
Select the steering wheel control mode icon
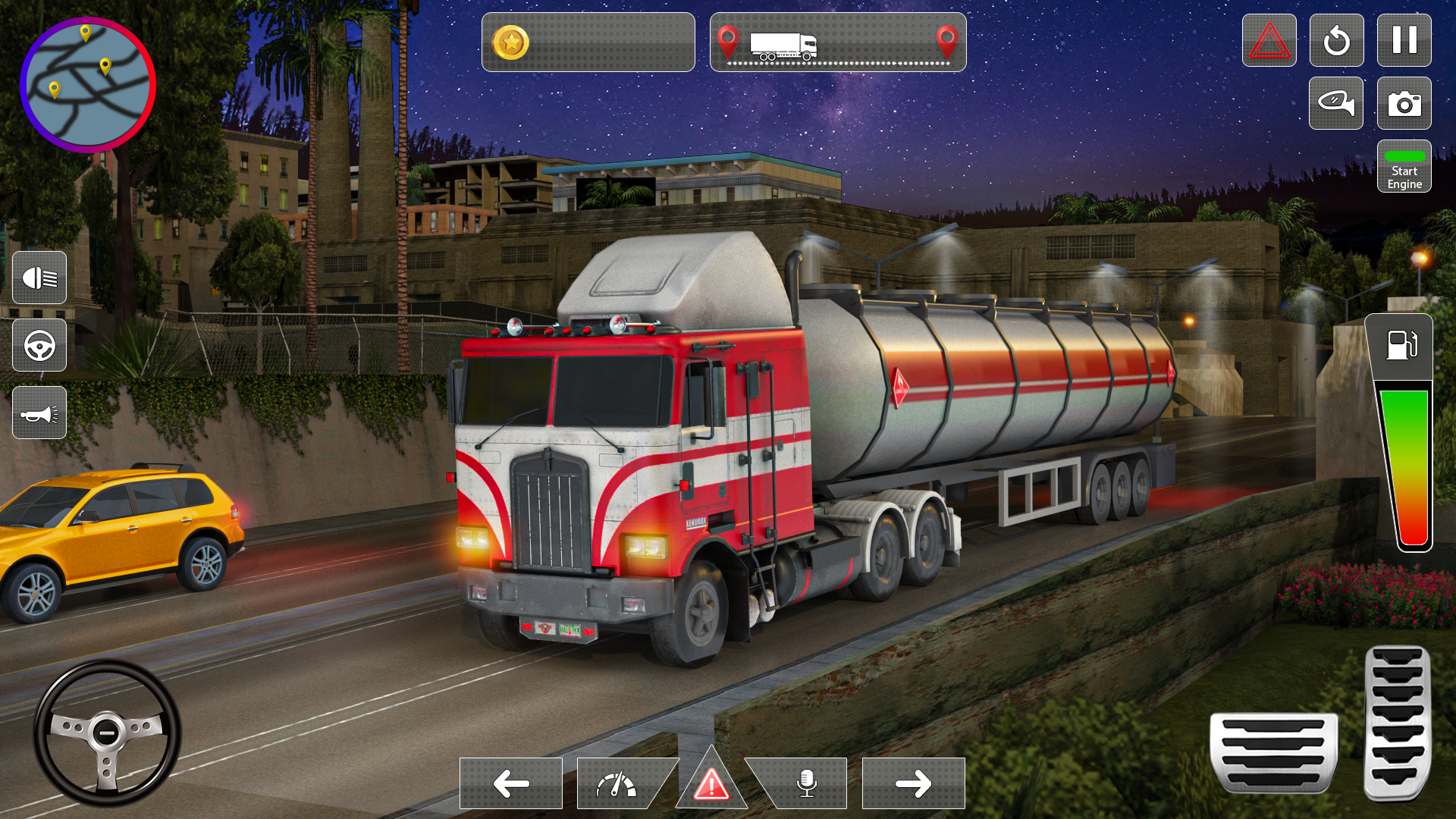pos(39,346)
